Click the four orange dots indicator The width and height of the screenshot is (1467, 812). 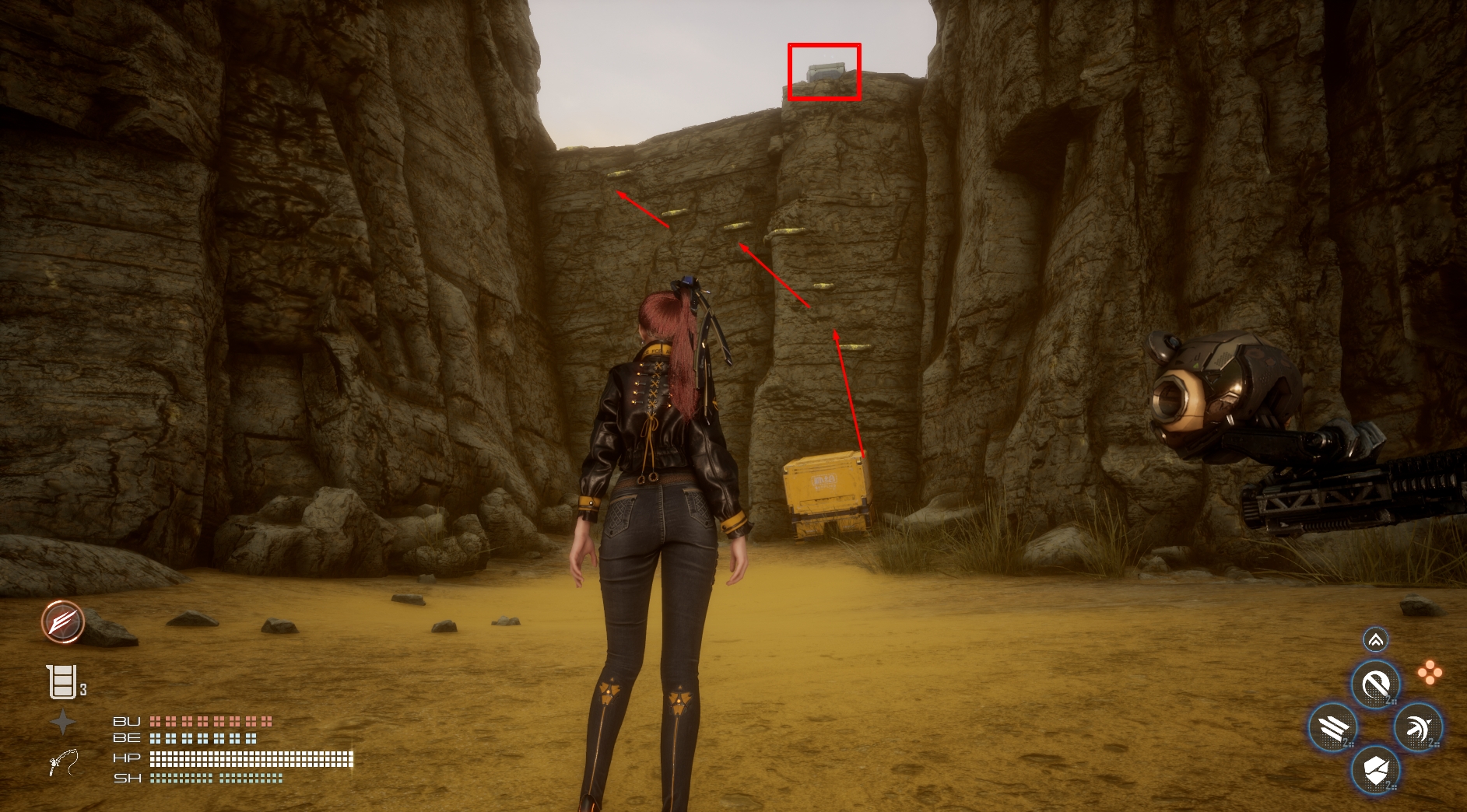pos(1429,673)
